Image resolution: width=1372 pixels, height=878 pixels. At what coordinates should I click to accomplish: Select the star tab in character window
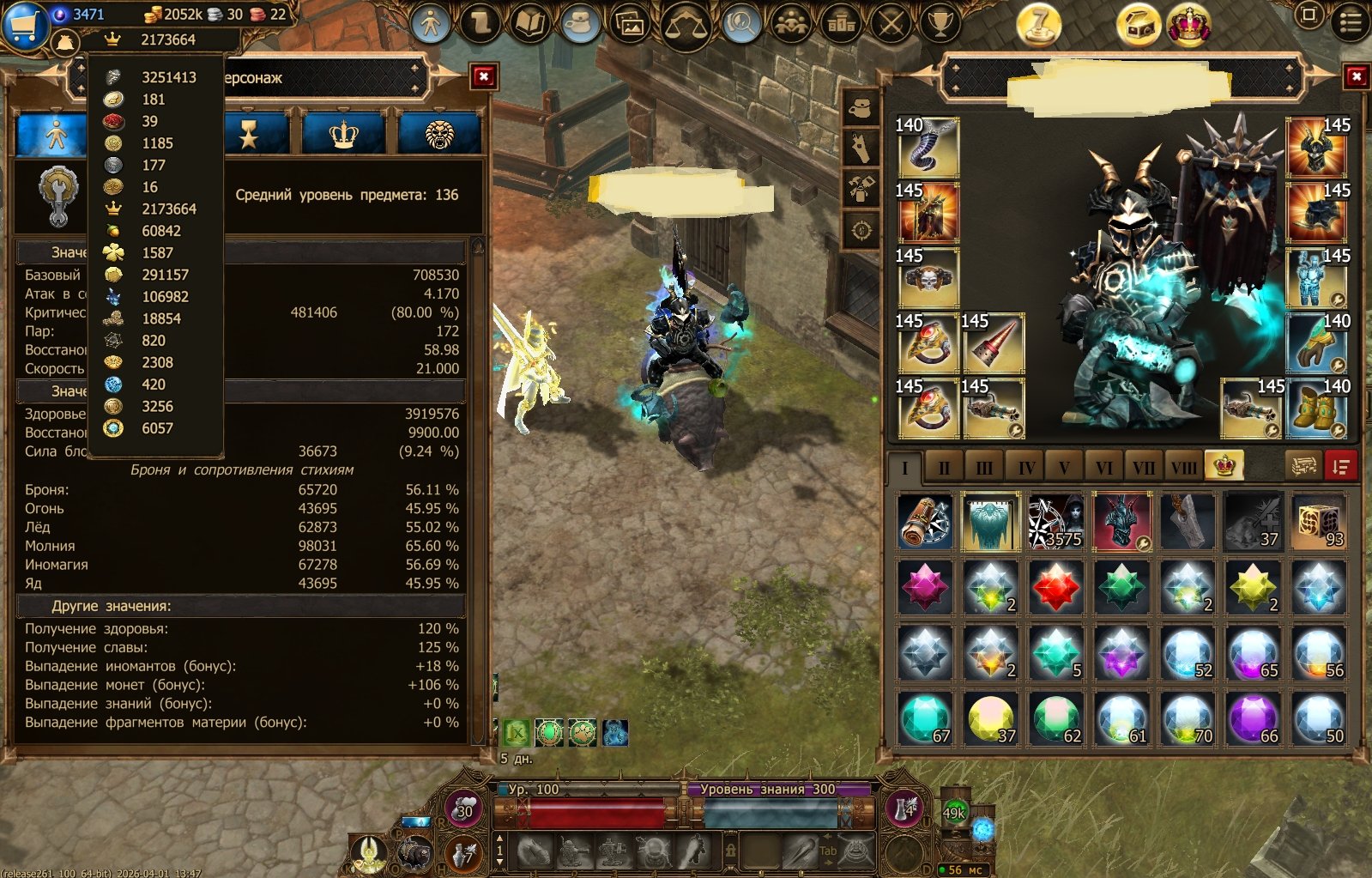[x=249, y=135]
